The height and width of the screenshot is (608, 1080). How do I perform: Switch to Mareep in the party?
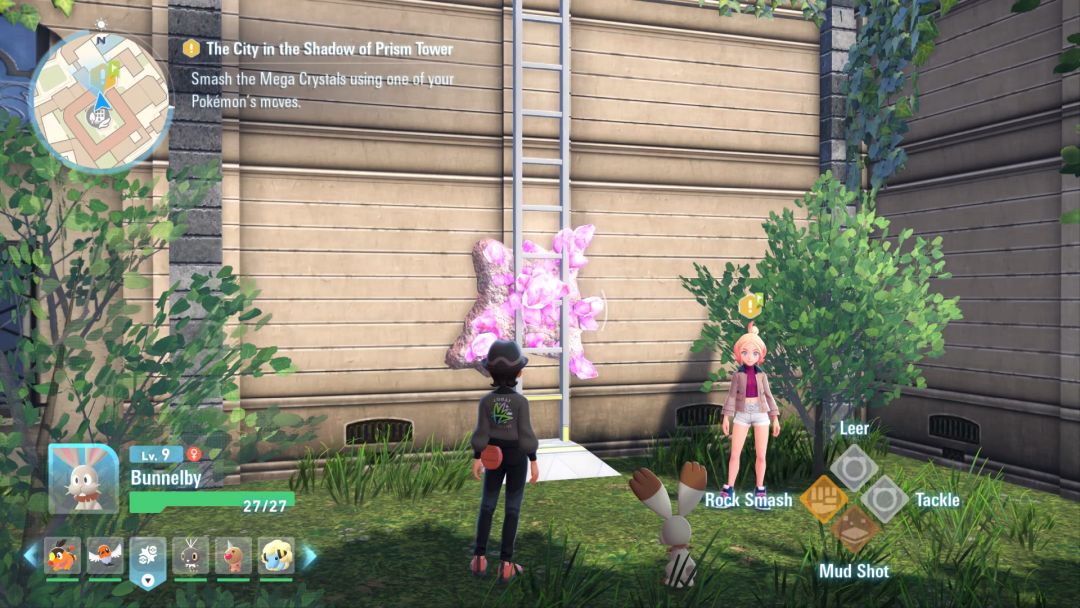pos(276,556)
